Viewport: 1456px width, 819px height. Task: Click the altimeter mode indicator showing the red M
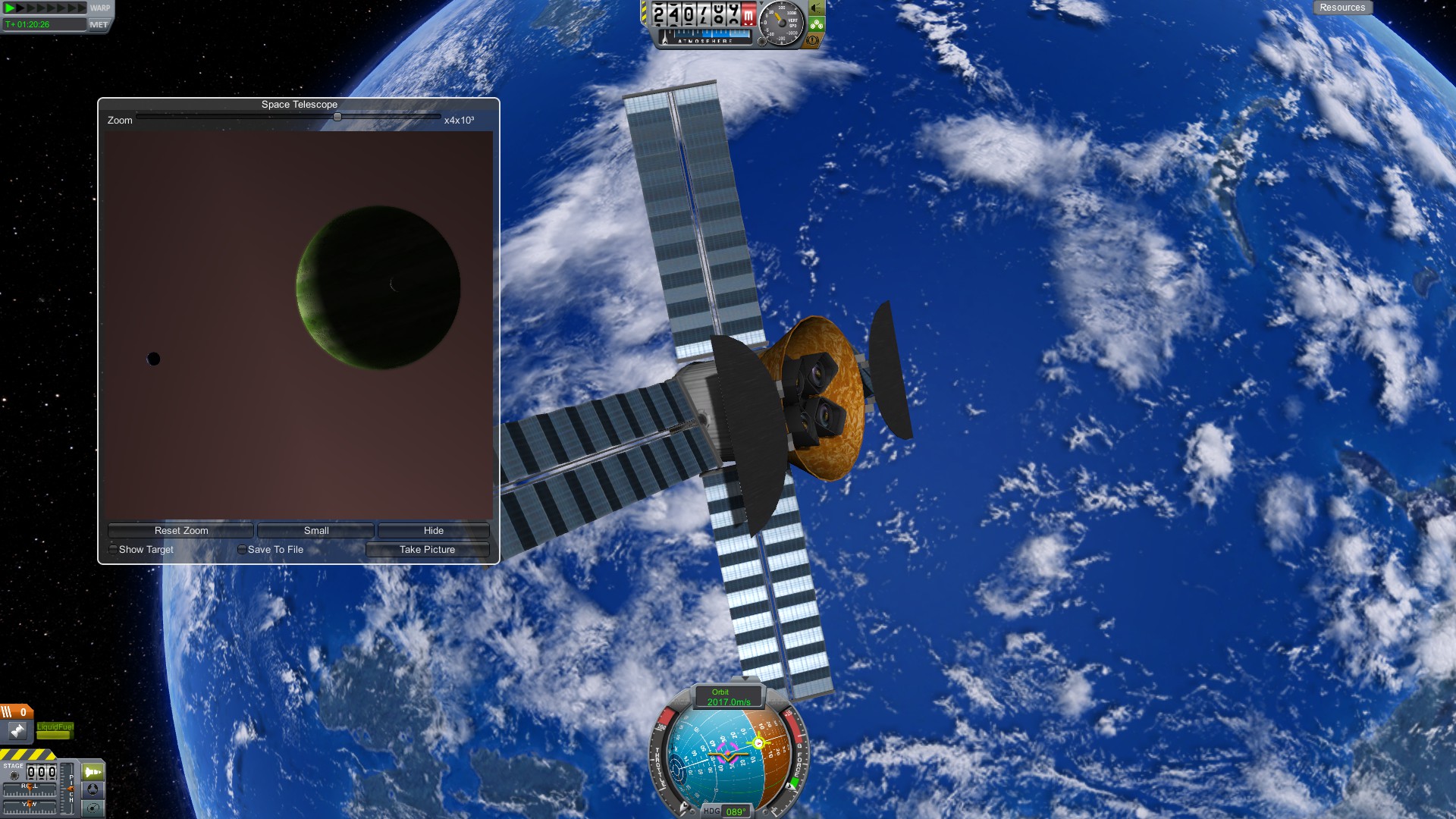[749, 14]
